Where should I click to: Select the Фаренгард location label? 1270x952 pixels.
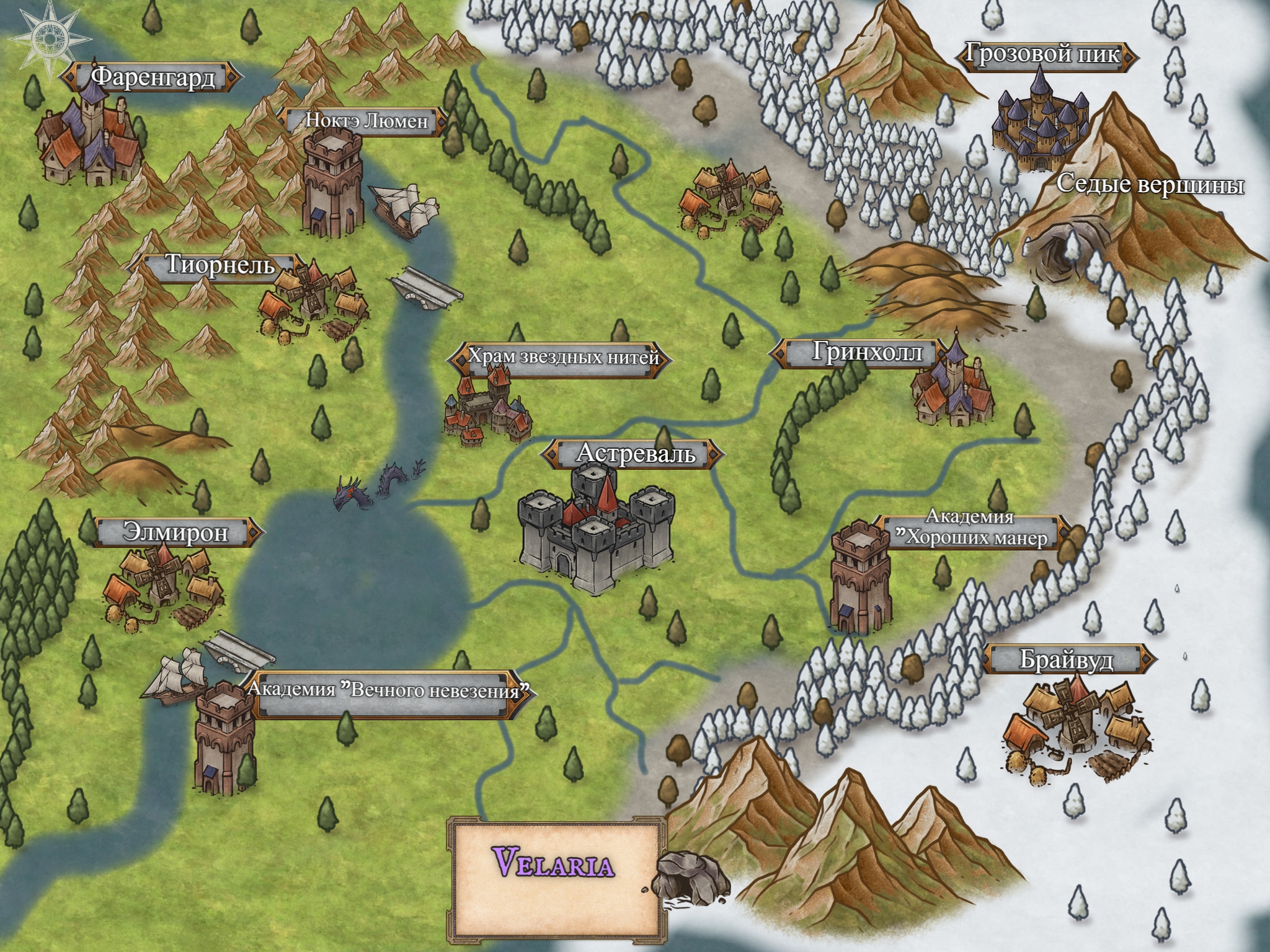click(x=152, y=77)
